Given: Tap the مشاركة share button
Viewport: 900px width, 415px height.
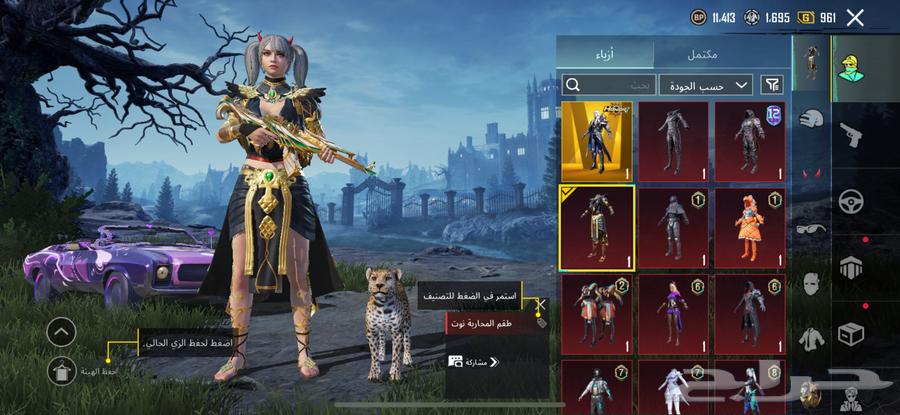Looking at the screenshot, I should (473, 361).
